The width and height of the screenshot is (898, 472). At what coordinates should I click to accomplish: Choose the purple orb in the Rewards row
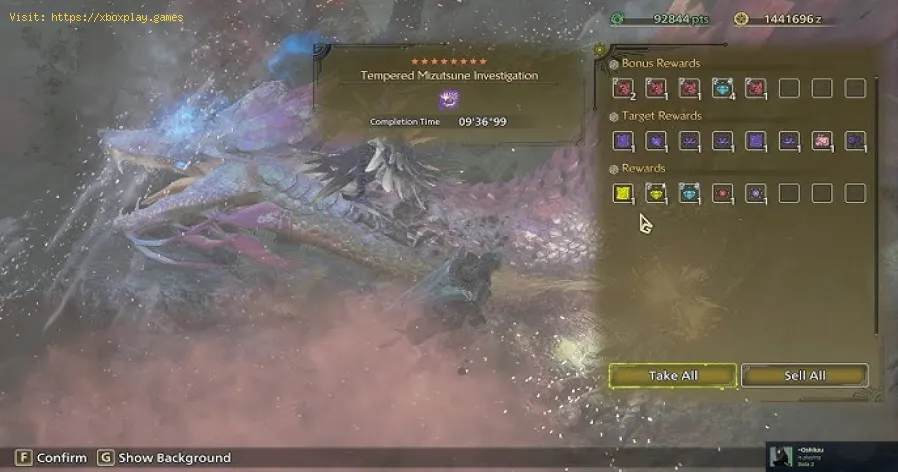pos(755,193)
